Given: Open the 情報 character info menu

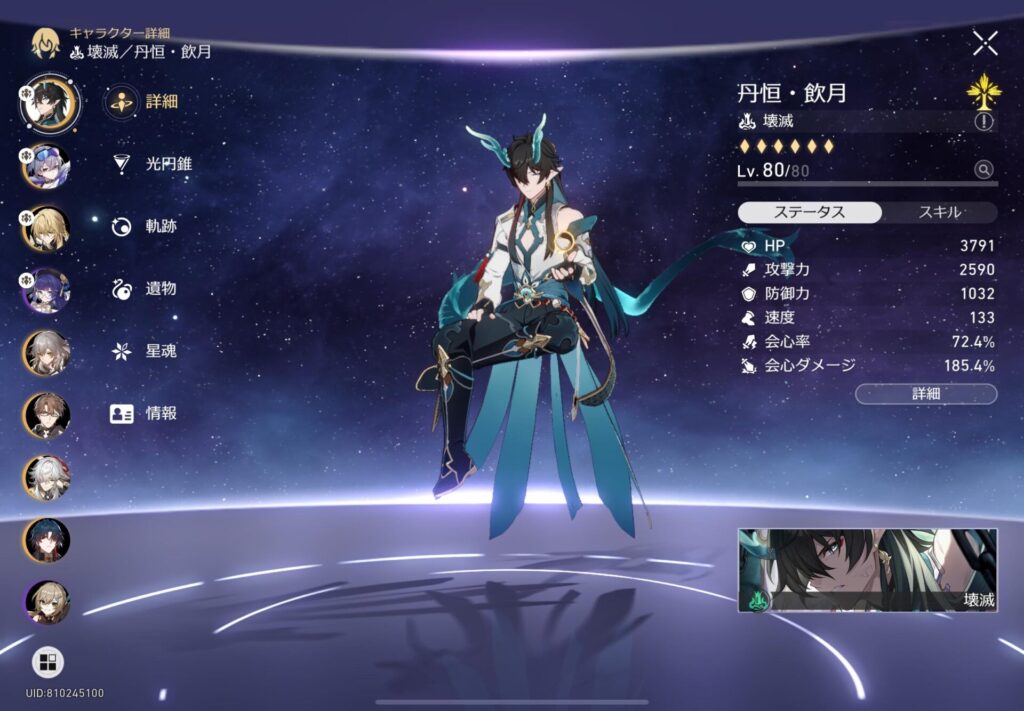Looking at the screenshot, I should pos(146,413).
